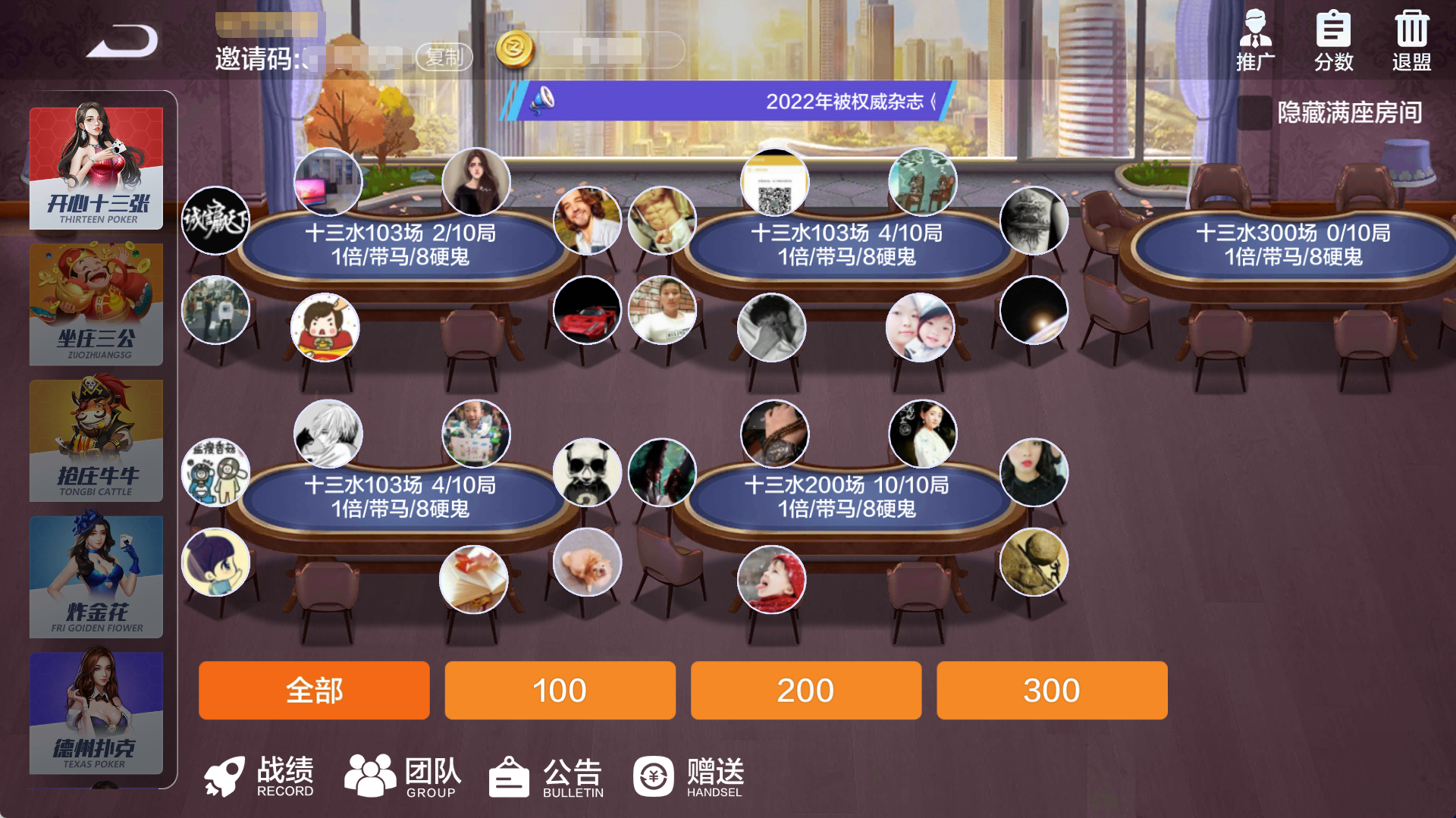Go back using the return arrow
This screenshot has height=818, width=1456.
[122, 42]
